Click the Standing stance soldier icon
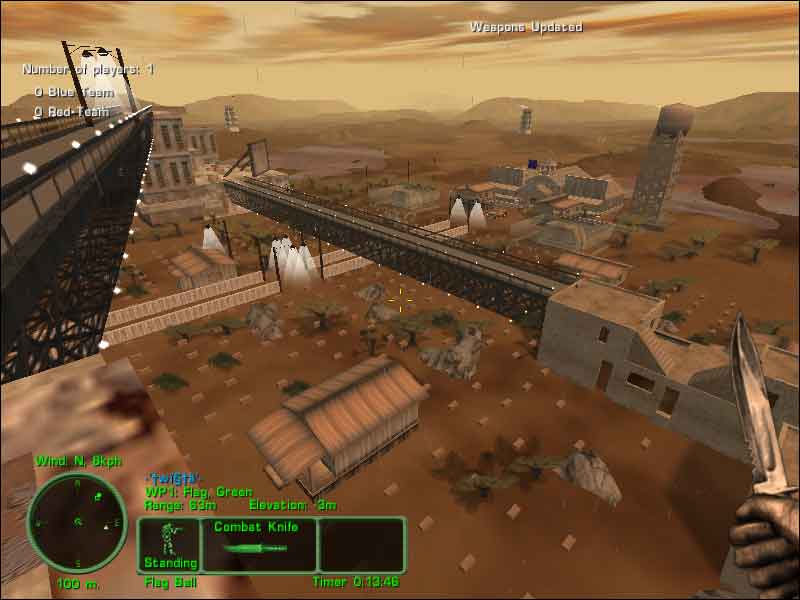The height and width of the screenshot is (600, 800). (168, 540)
